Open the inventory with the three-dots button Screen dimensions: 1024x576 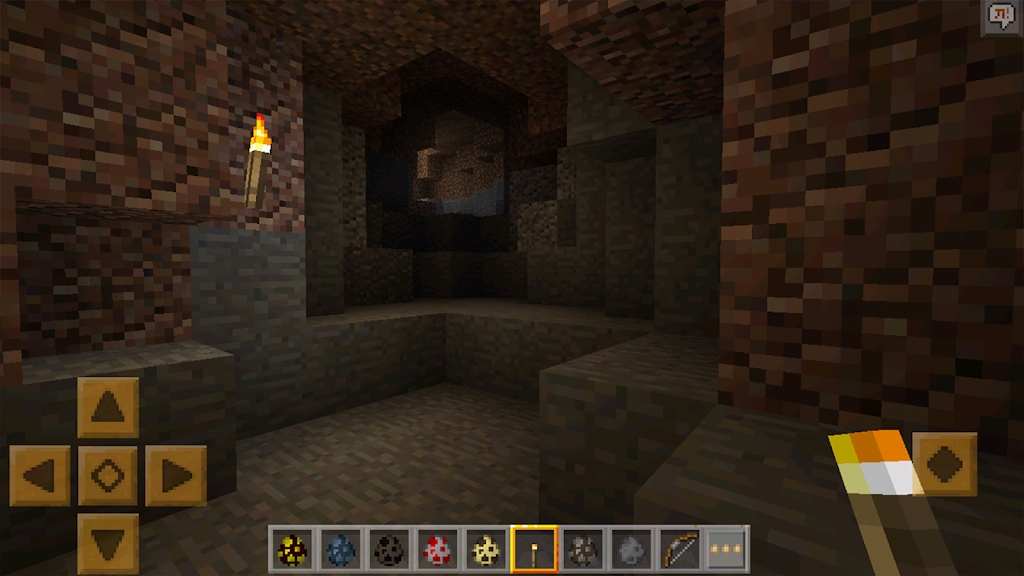point(727,549)
